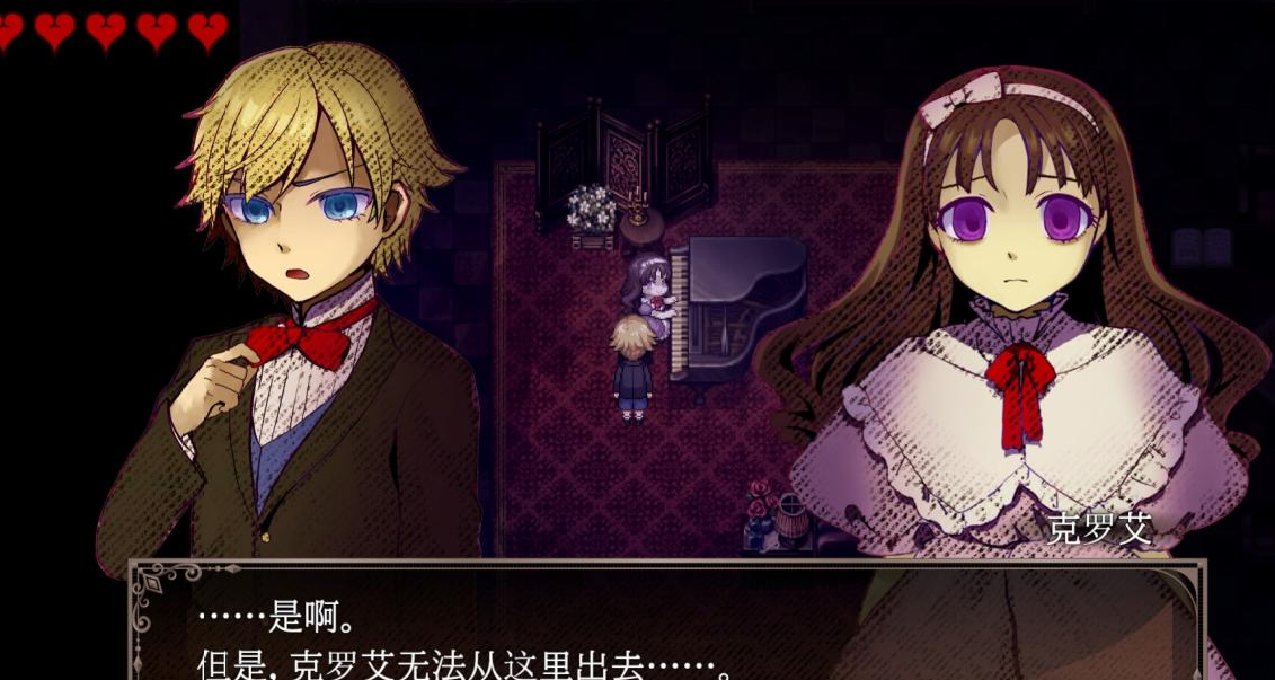
Task: Click the dialogue text box to continue
Action: 665,625
